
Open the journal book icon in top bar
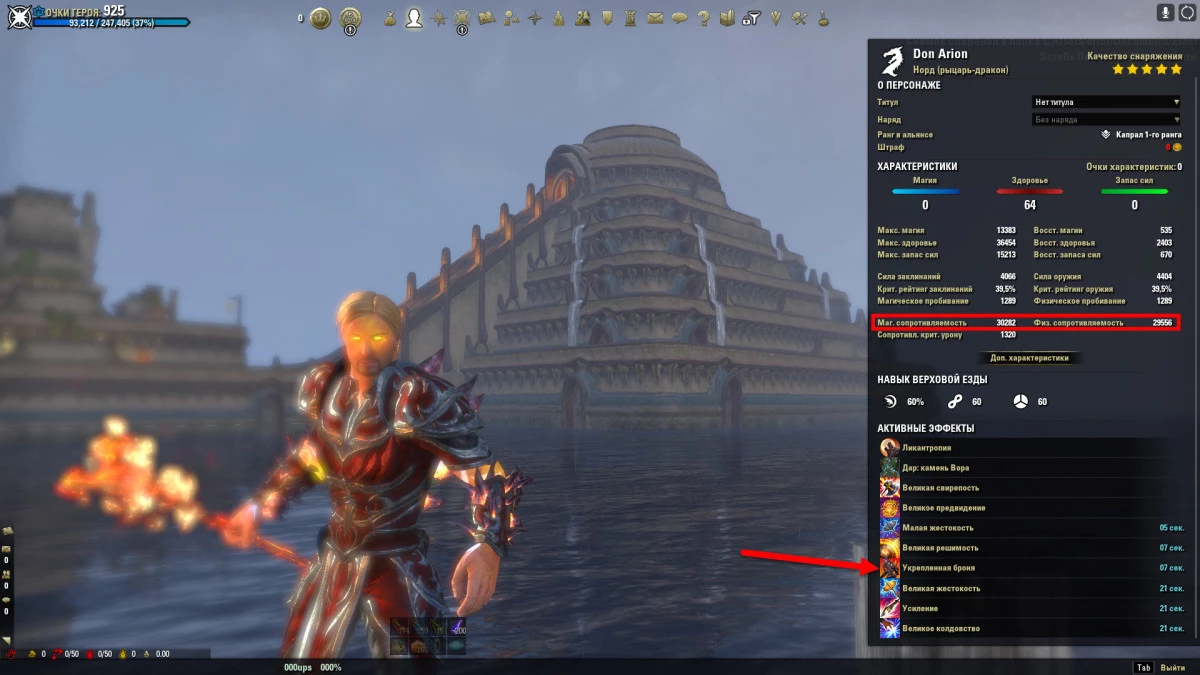[728, 18]
